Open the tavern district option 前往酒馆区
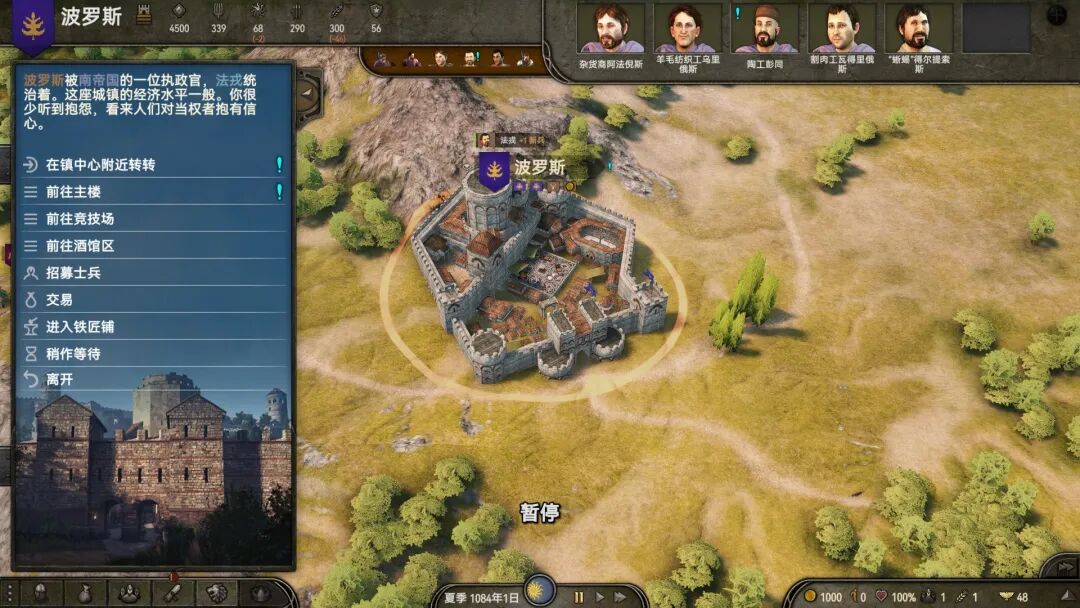The height and width of the screenshot is (608, 1080). tap(80, 246)
